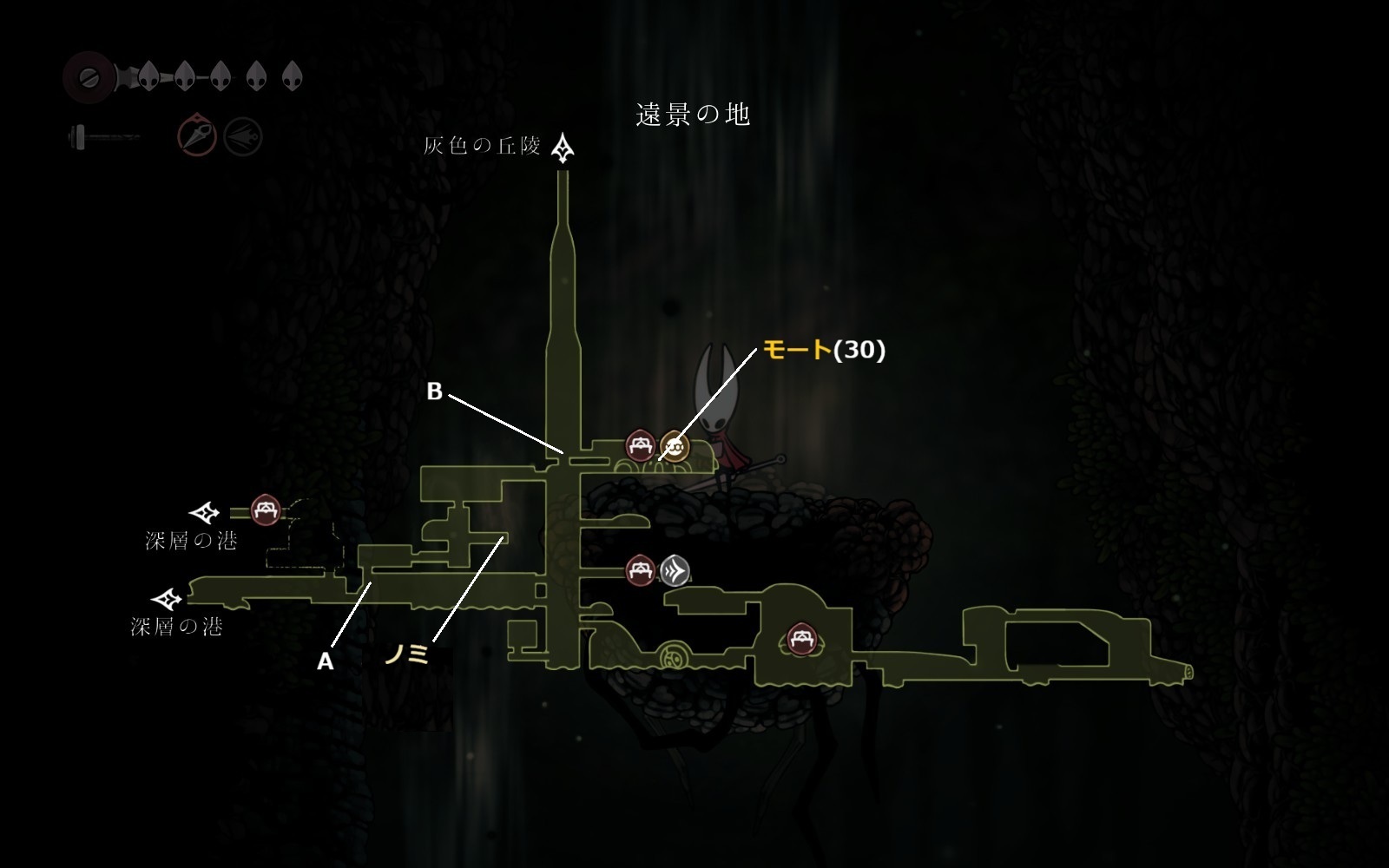The height and width of the screenshot is (868, 1389).
Task: Choose the lower 深層の港 exit arrow
Action: coord(167,599)
